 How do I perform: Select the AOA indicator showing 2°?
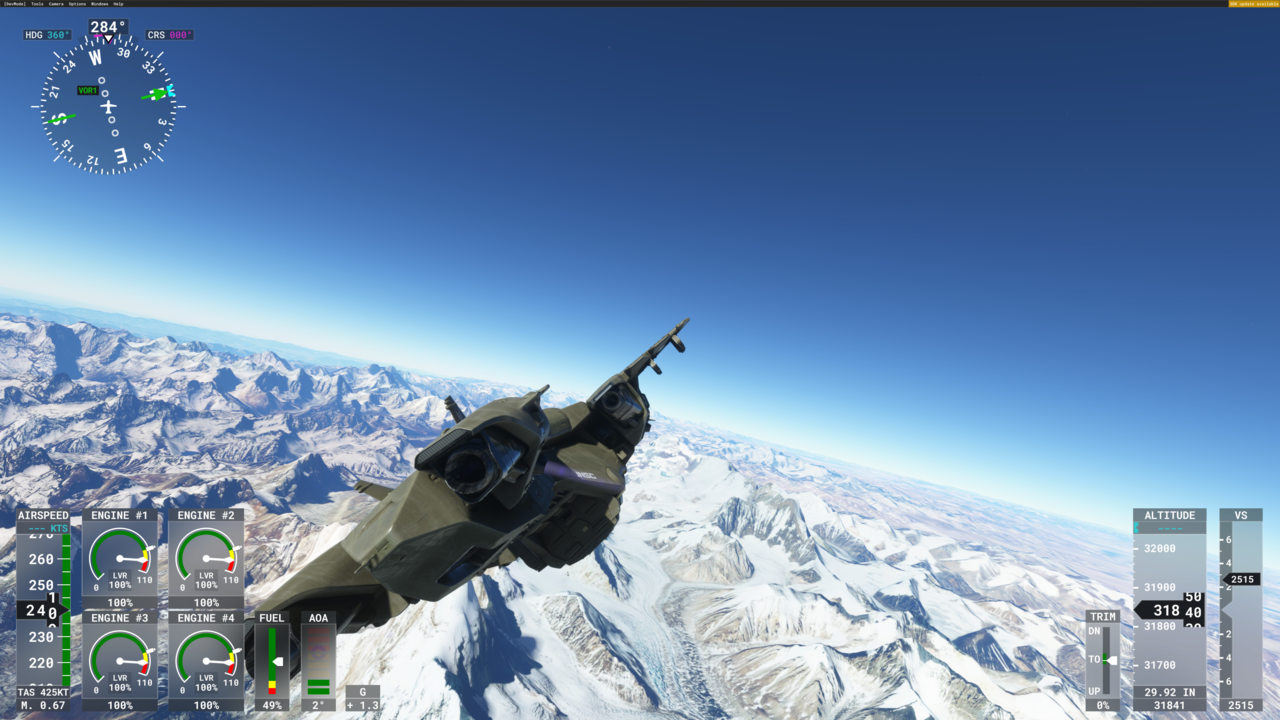pyautogui.click(x=316, y=660)
